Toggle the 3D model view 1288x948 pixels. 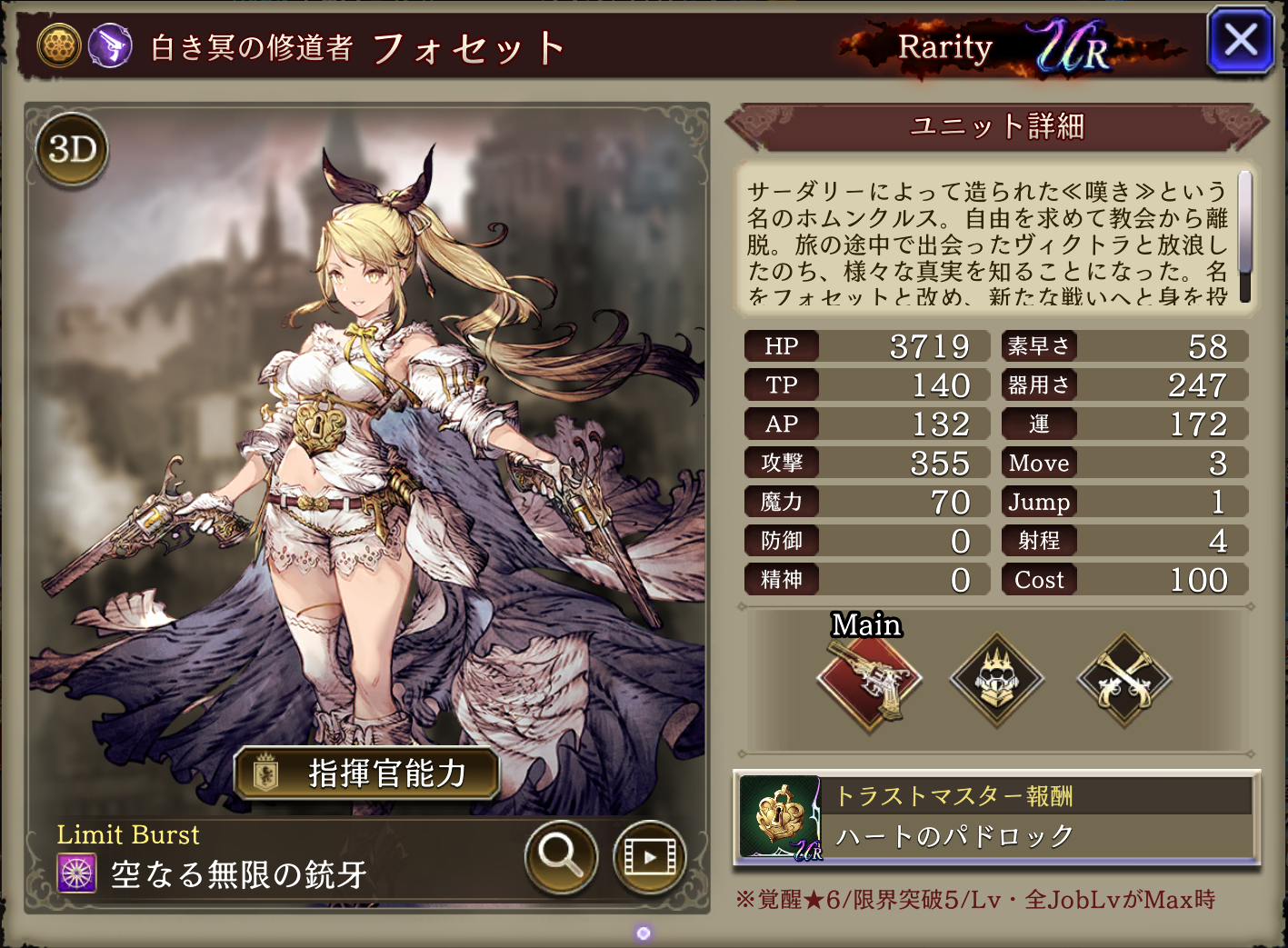(x=72, y=150)
